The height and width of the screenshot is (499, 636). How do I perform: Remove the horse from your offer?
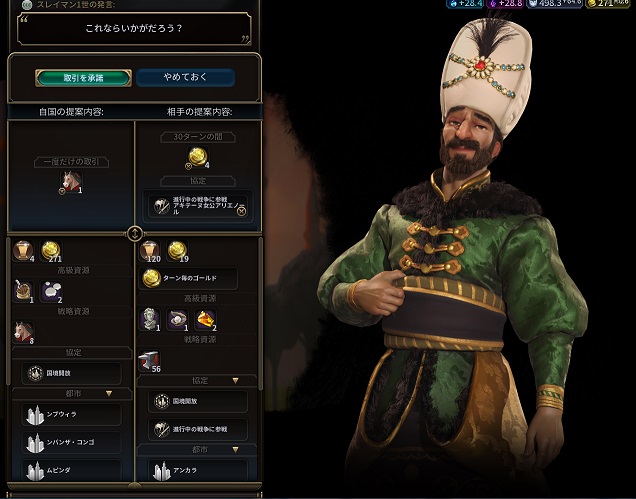coord(70,181)
